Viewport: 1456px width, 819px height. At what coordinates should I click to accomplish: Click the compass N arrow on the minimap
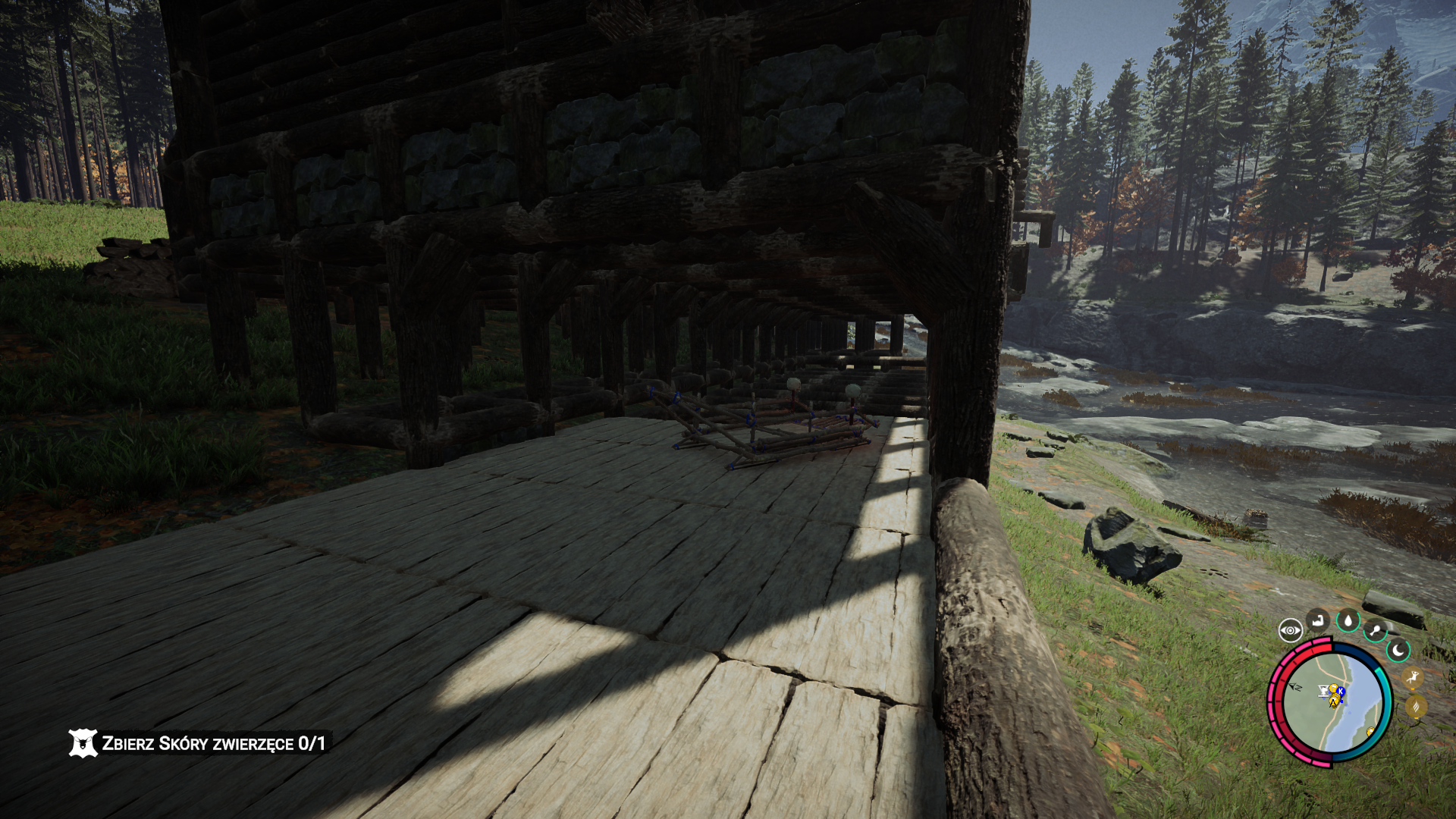tap(1295, 687)
